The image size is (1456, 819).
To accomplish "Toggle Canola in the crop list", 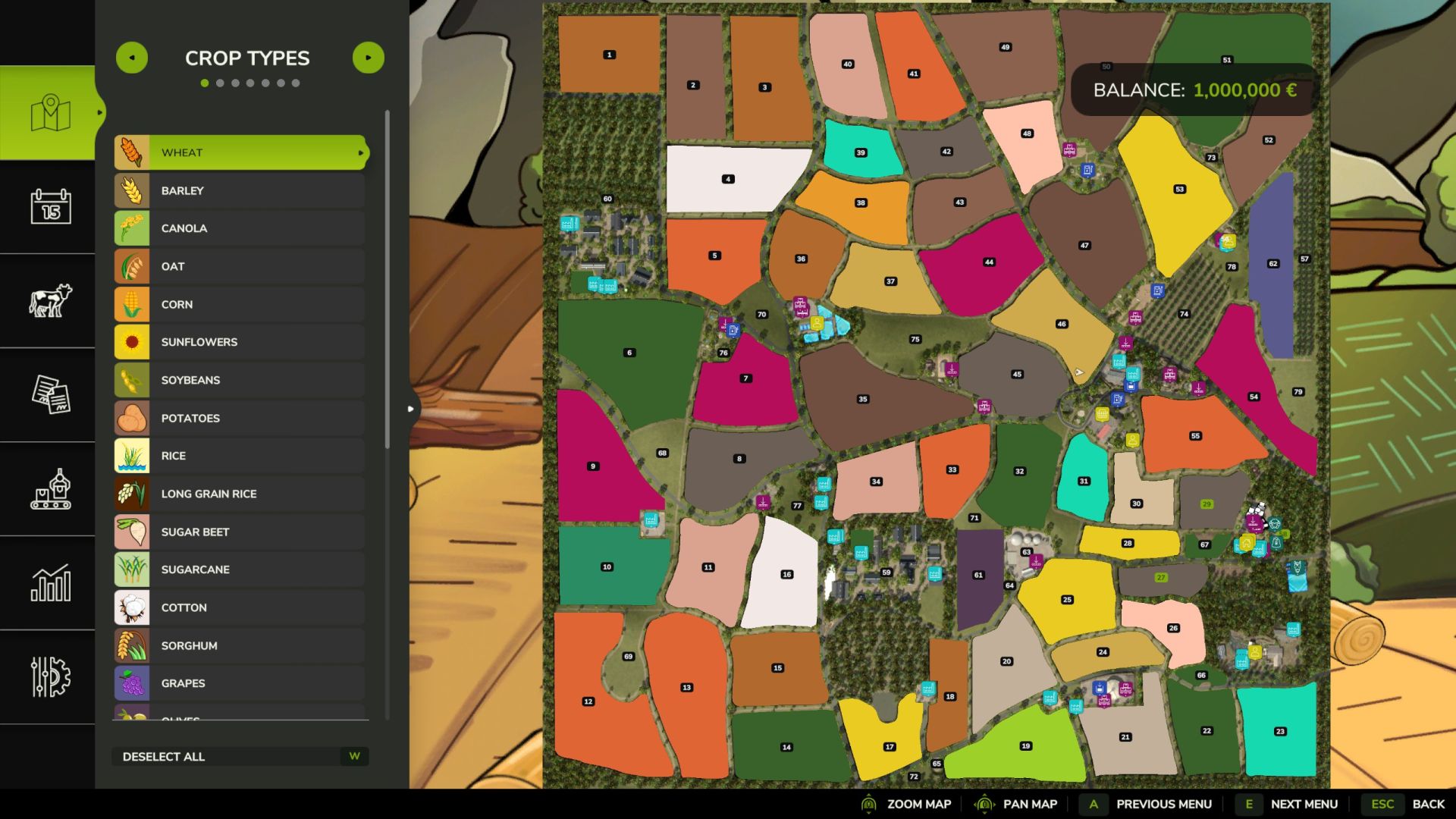I will click(x=241, y=228).
